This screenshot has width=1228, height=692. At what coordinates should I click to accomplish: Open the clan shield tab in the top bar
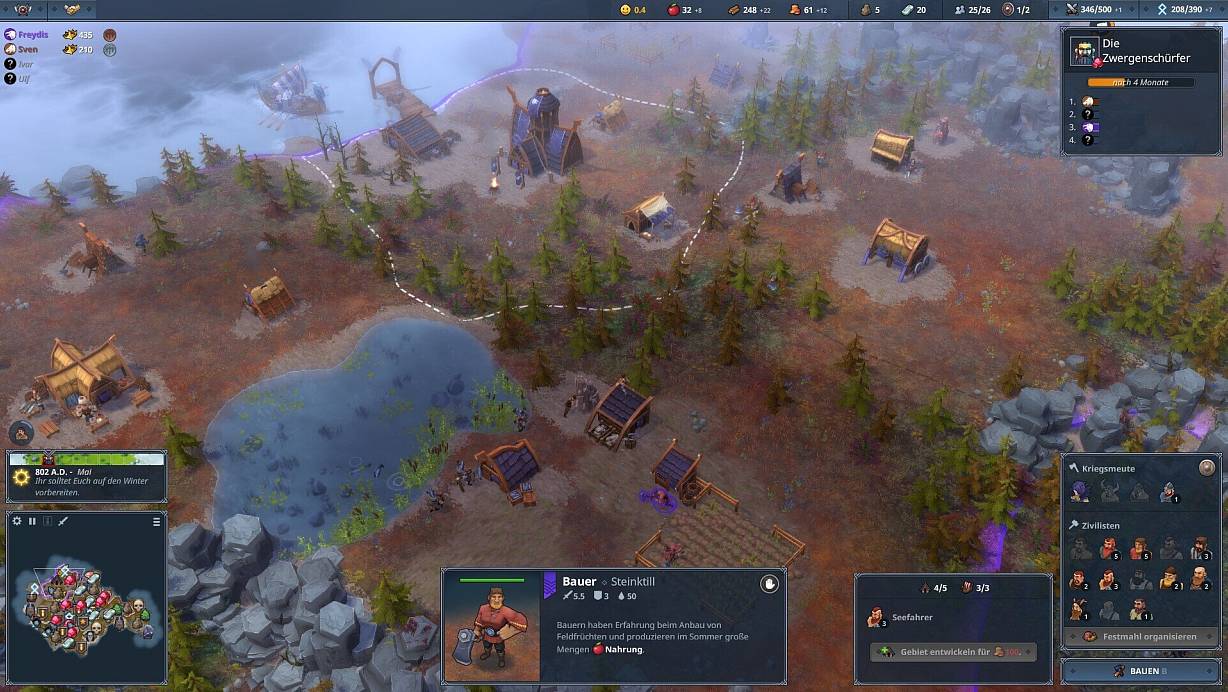click(x=23, y=10)
